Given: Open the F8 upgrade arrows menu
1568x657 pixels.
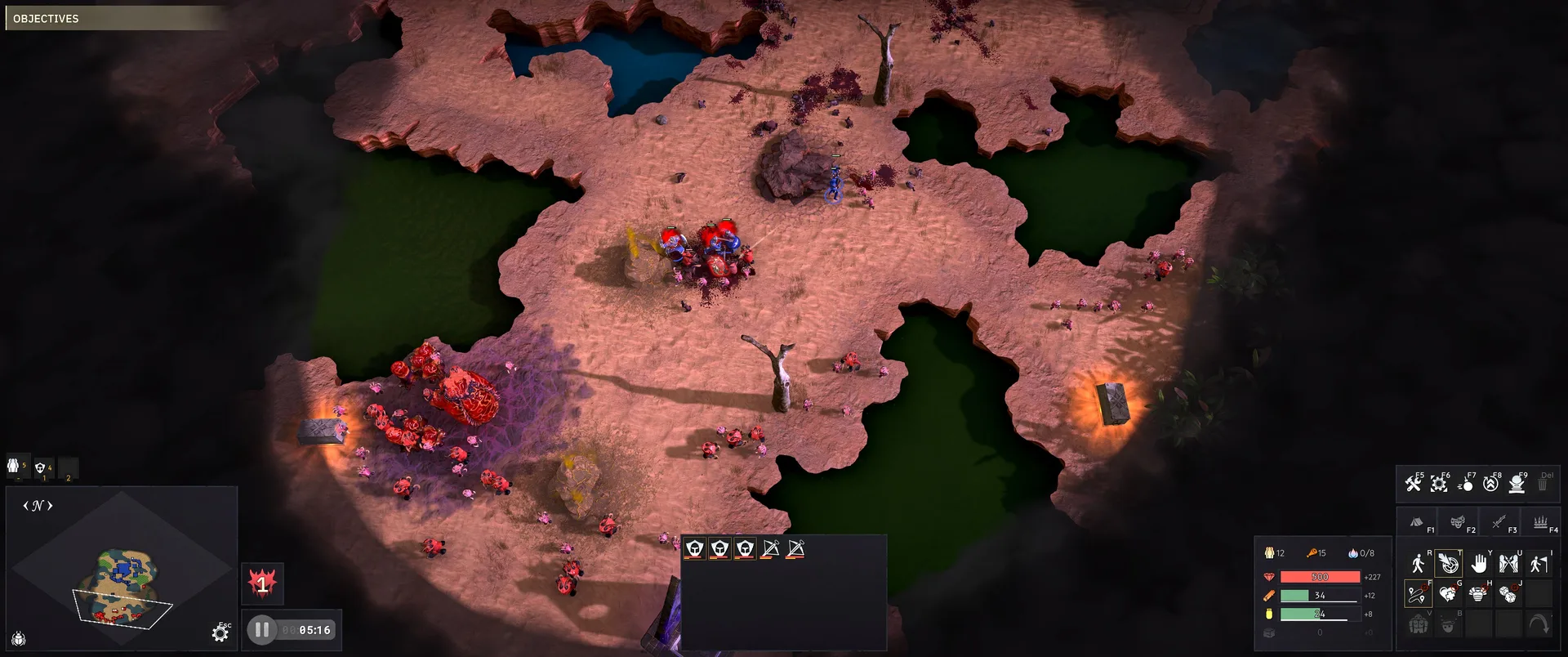Looking at the screenshot, I should tap(1491, 483).
